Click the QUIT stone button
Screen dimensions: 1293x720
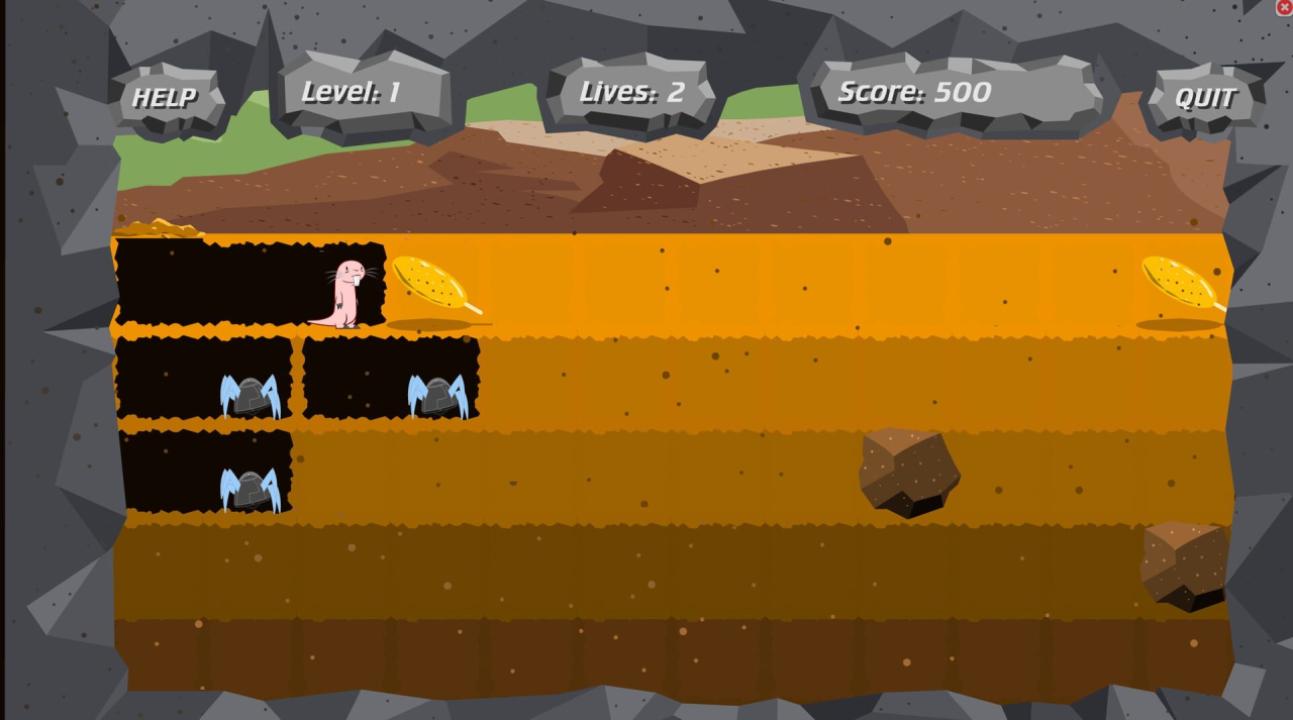pyautogui.click(x=1205, y=98)
